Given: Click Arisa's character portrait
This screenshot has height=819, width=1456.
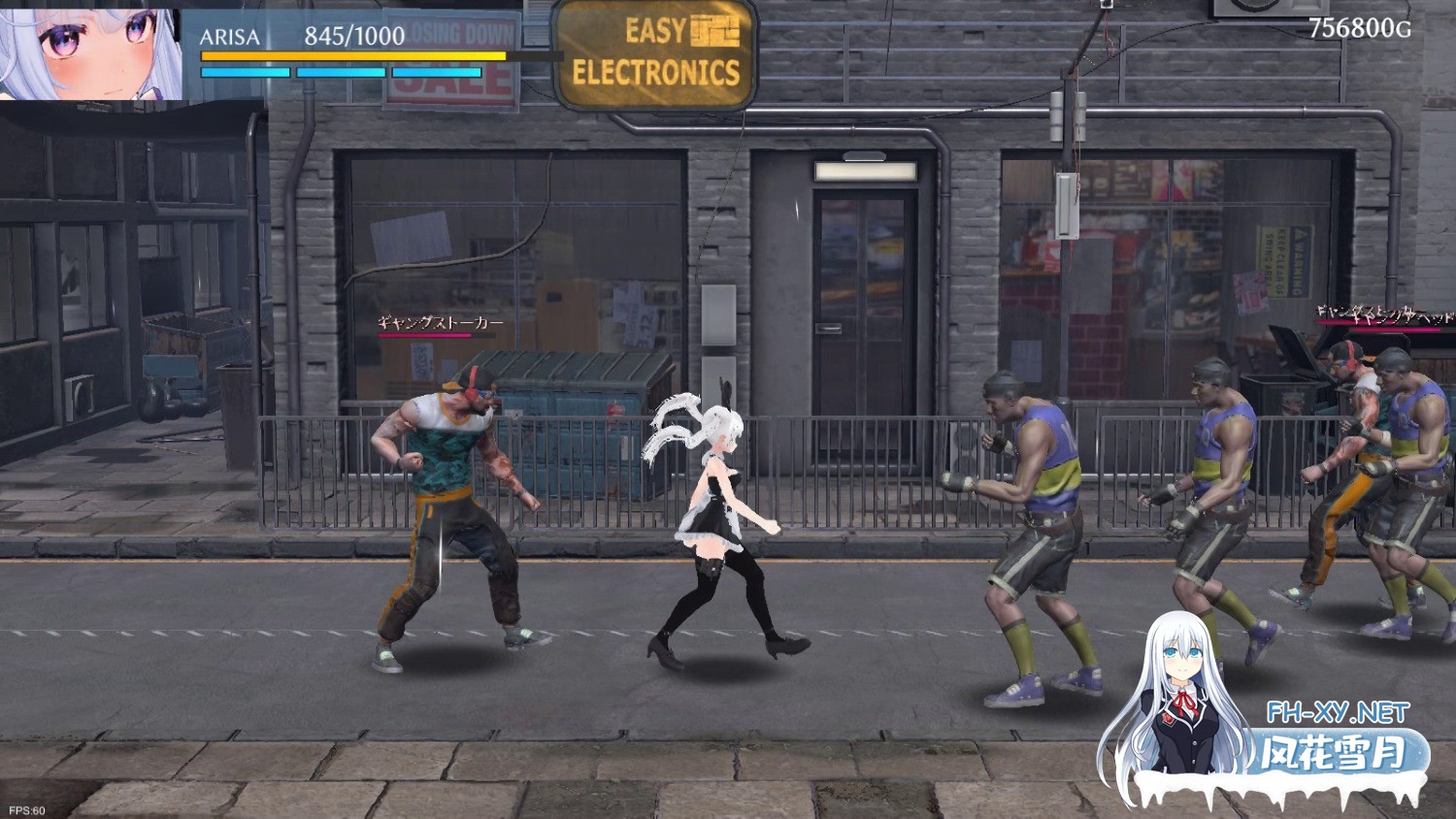Looking at the screenshot, I should click(x=90, y=51).
